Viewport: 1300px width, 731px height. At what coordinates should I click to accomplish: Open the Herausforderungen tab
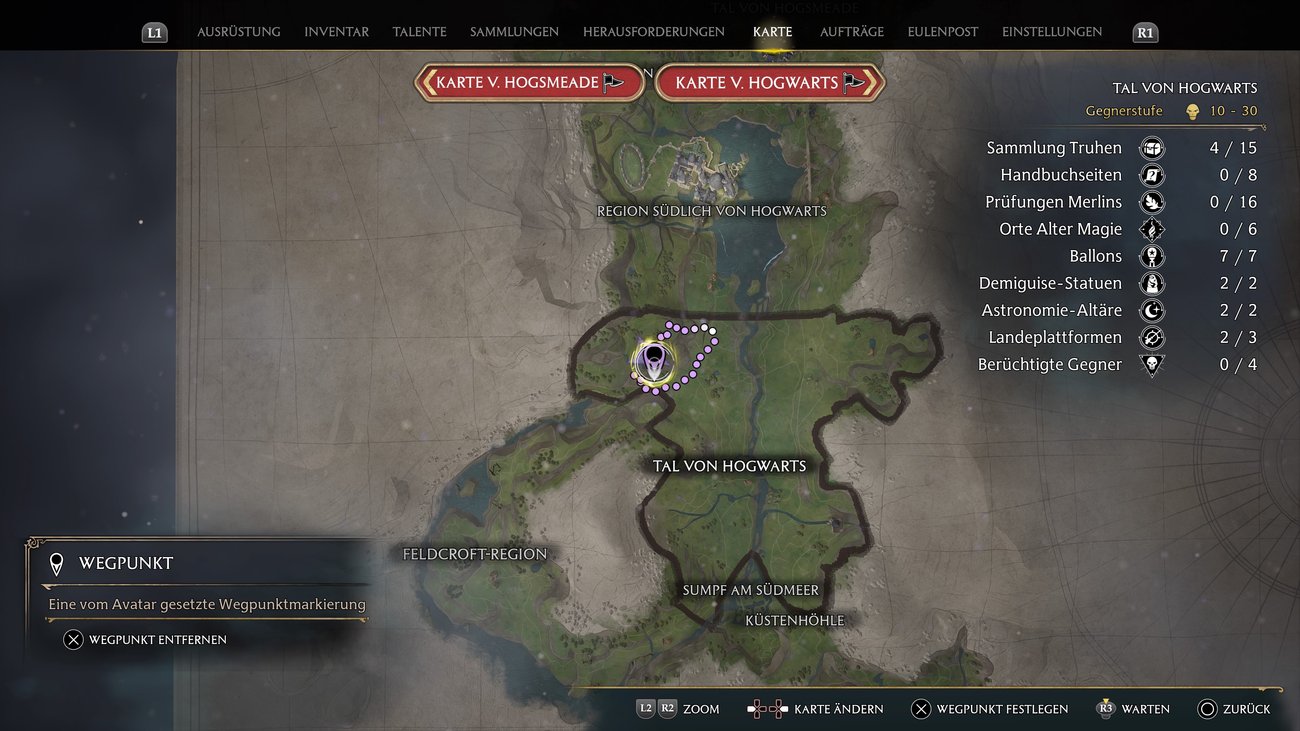(654, 32)
